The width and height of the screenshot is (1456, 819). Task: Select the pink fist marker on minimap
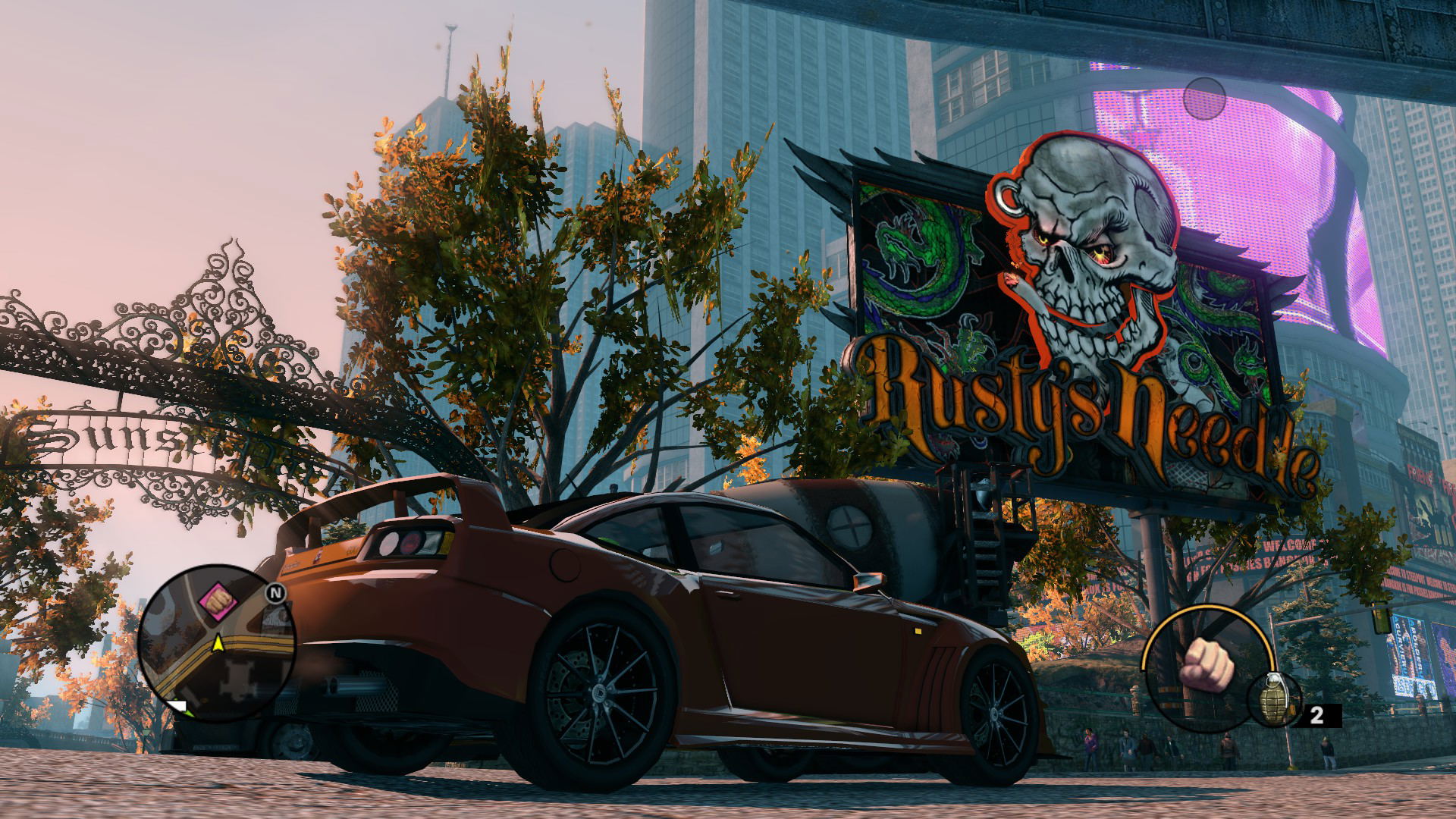[x=218, y=601]
